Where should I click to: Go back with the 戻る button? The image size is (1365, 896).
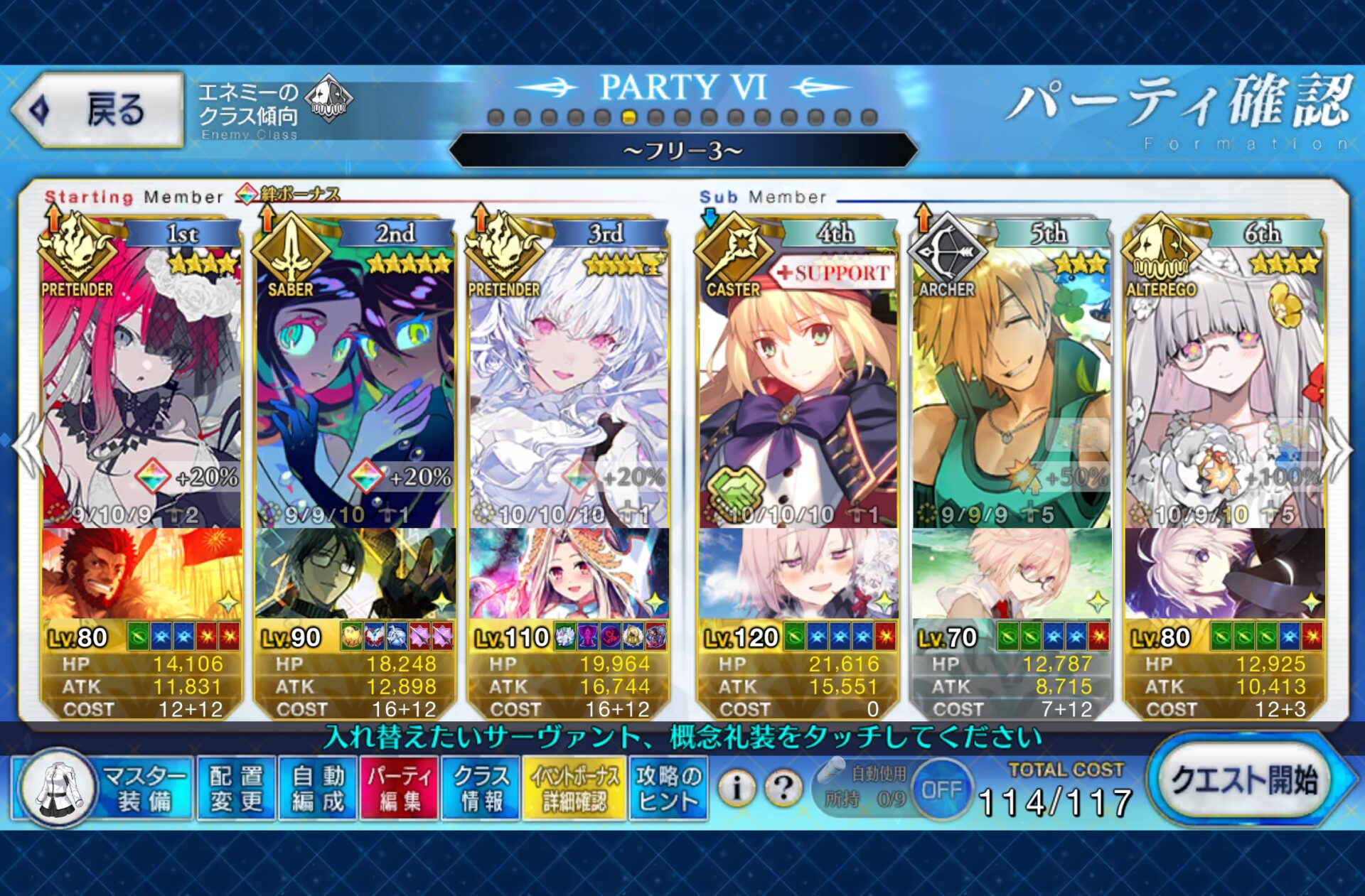point(97,110)
